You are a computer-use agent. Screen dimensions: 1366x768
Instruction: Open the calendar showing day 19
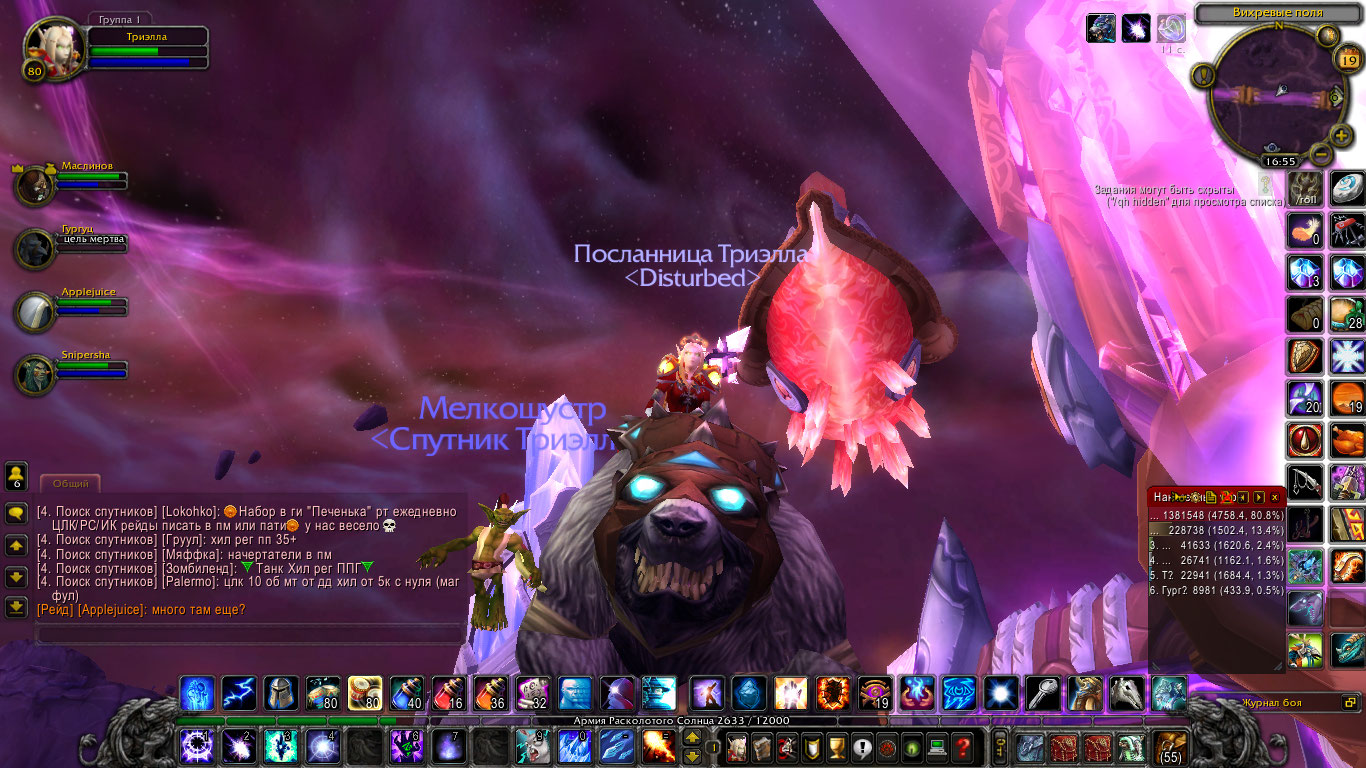tap(1347, 60)
